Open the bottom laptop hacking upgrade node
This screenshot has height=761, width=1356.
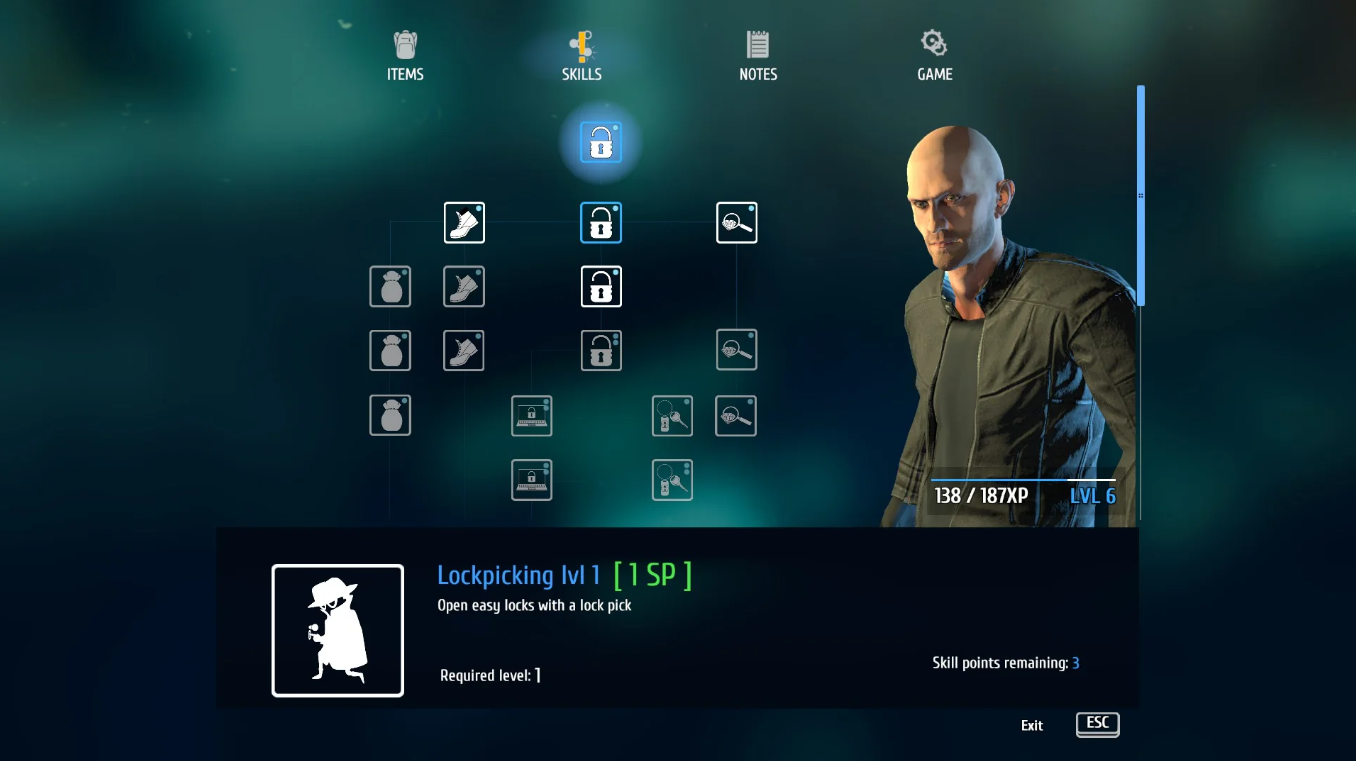pyautogui.click(x=531, y=479)
